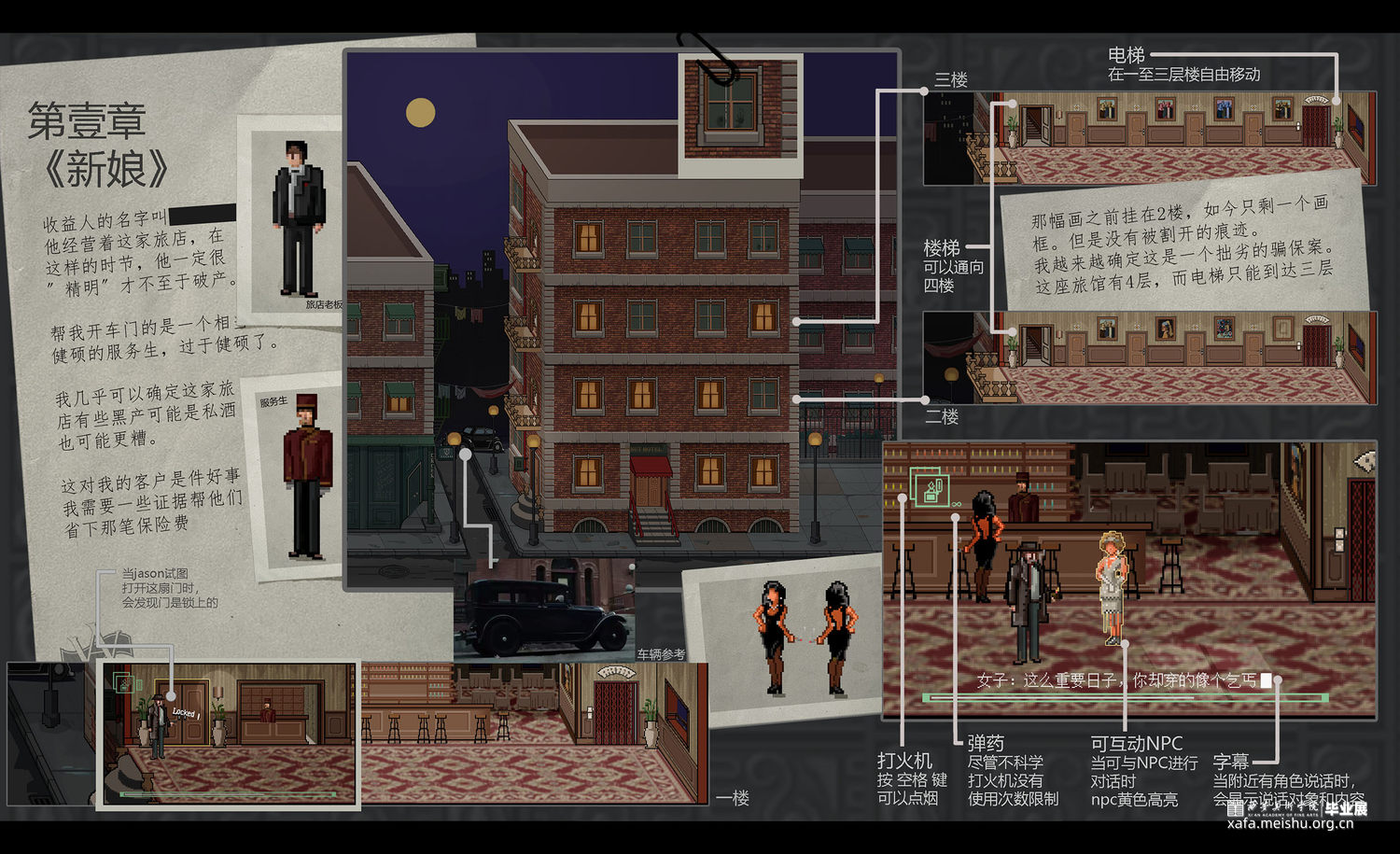This screenshot has height=854, width=1400.
Task: Select the green lighter item icon
Action: pos(930,487)
